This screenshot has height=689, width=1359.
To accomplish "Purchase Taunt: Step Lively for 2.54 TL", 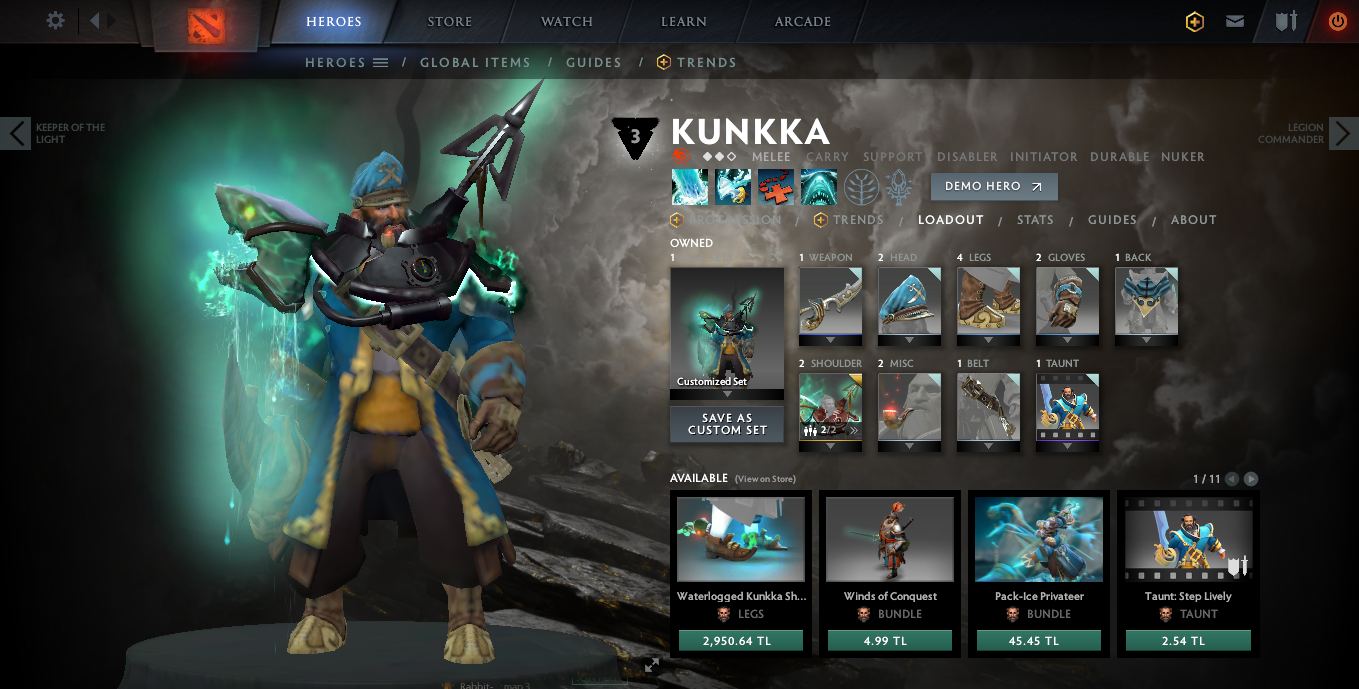I will 1188,641.
